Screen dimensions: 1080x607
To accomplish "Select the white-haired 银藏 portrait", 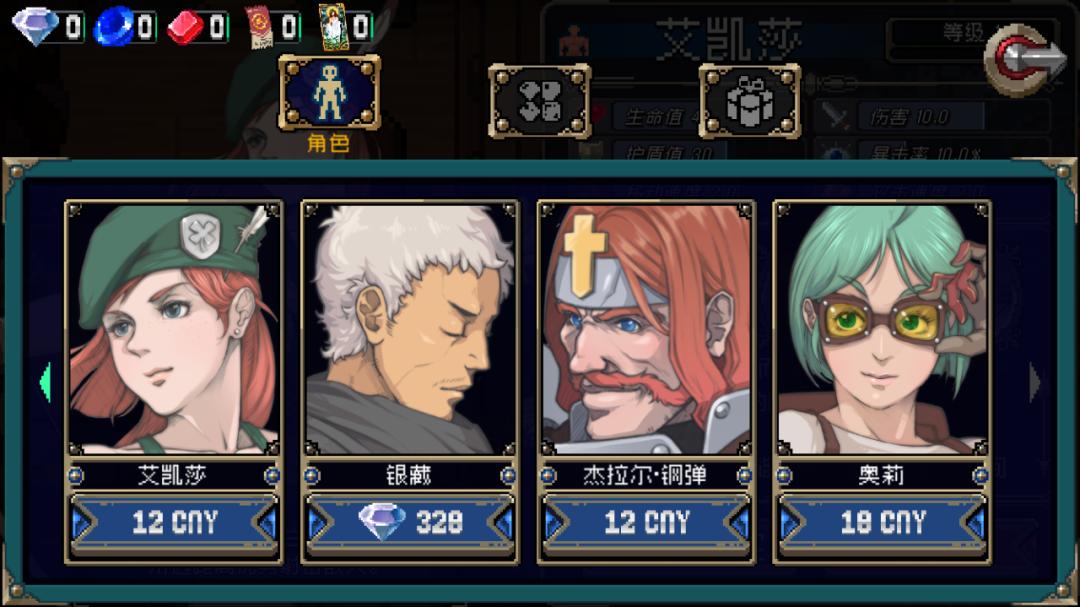I will [x=410, y=328].
